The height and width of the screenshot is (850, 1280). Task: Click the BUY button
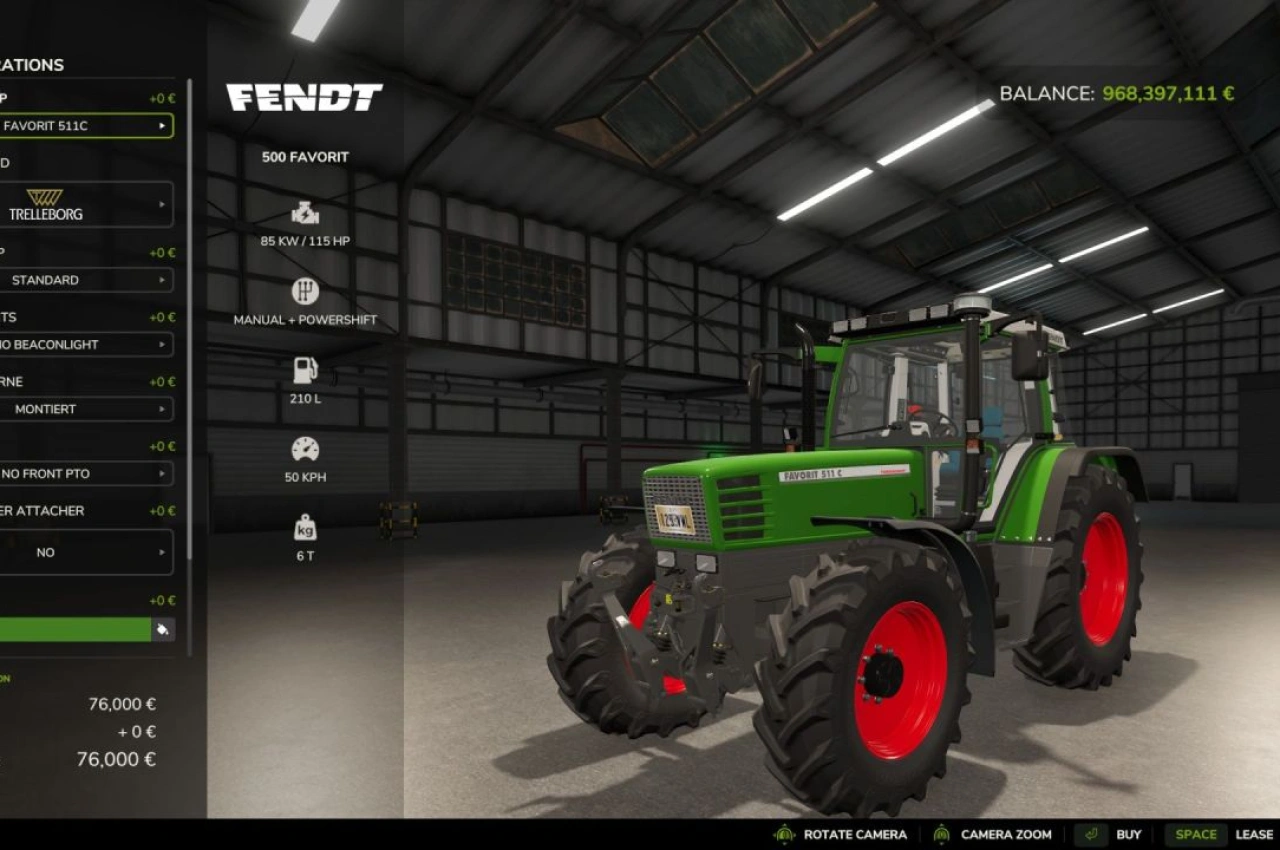click(x=1128, y=833)
